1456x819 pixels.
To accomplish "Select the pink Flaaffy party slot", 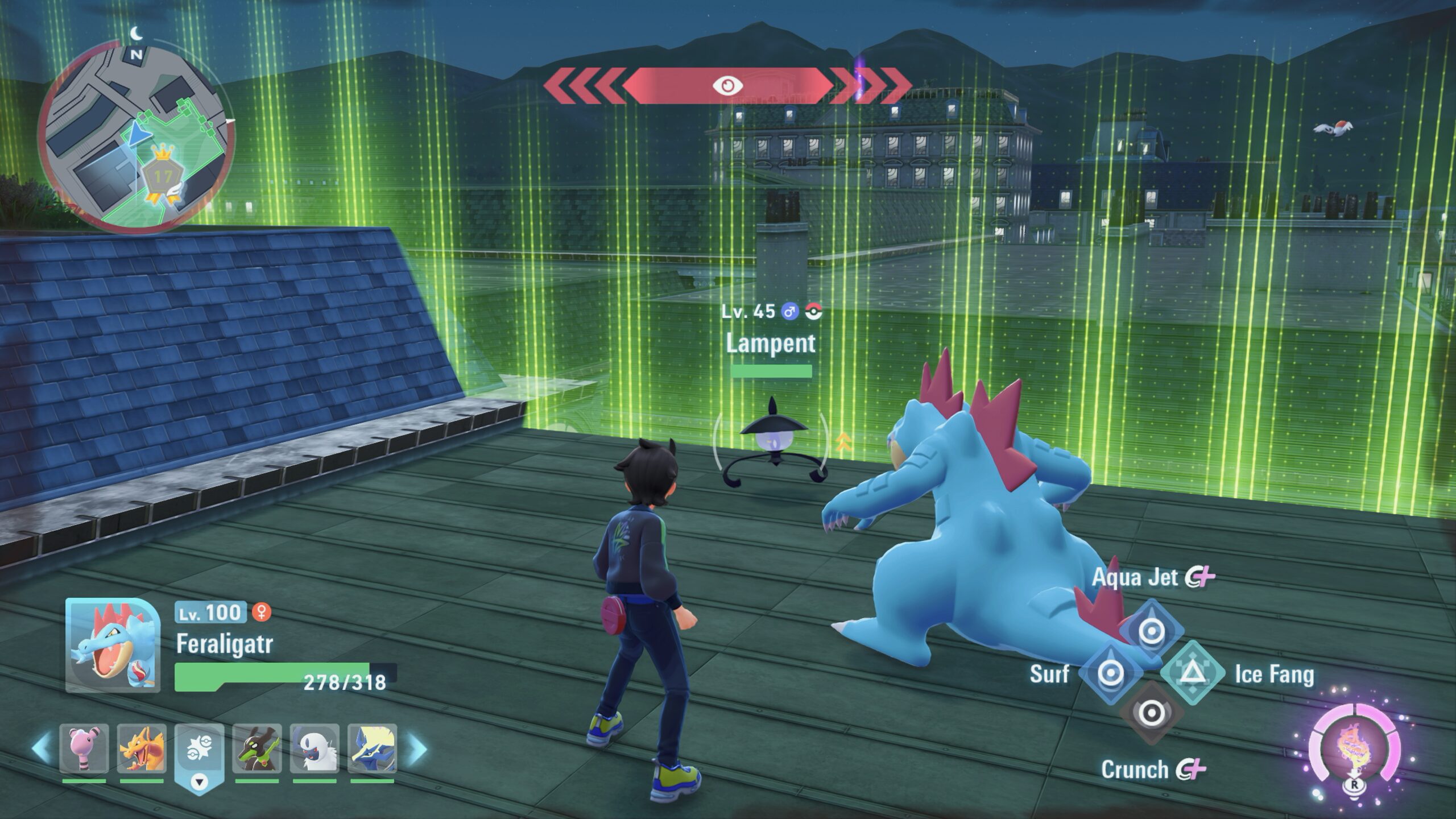I will [84, 748].
